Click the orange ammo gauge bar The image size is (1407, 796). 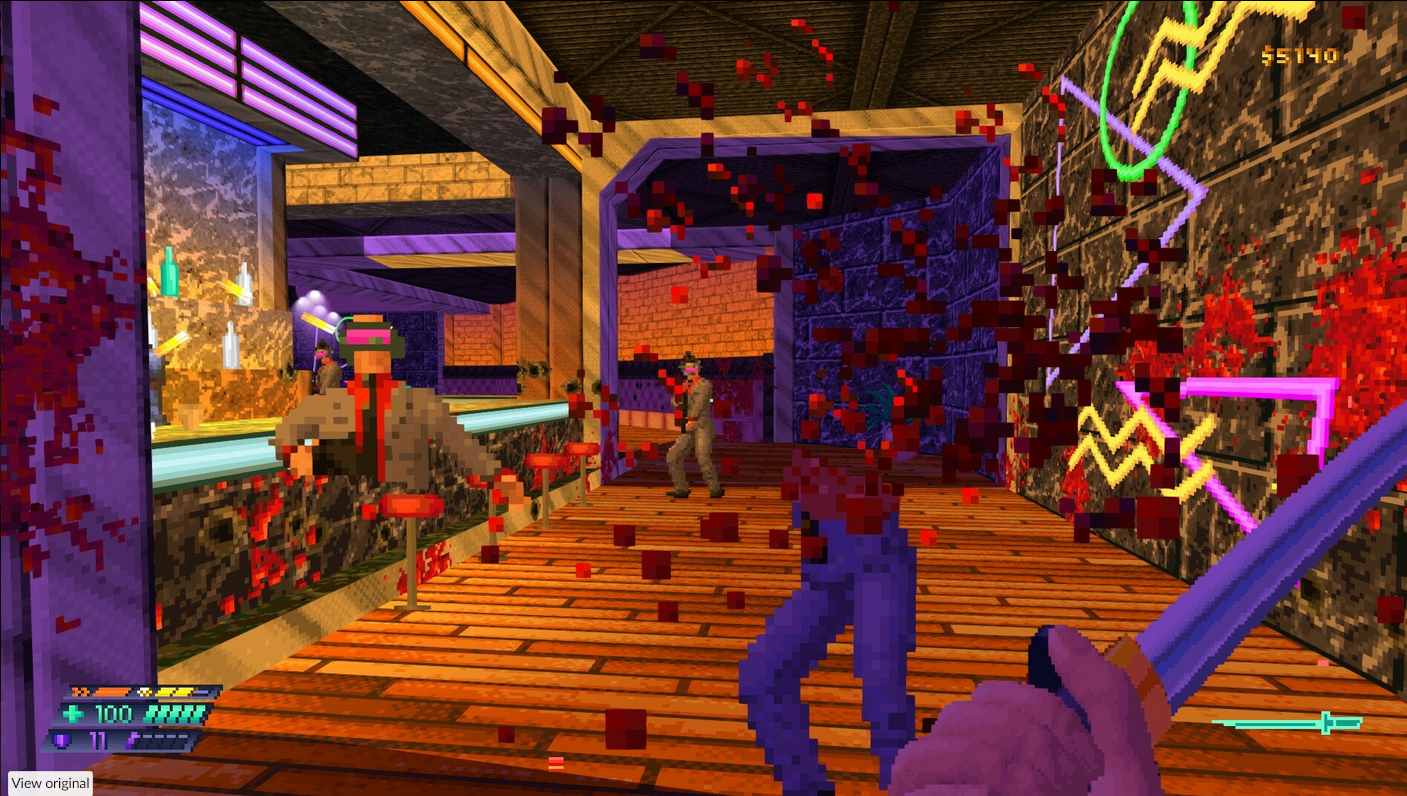tap(110, 692)
